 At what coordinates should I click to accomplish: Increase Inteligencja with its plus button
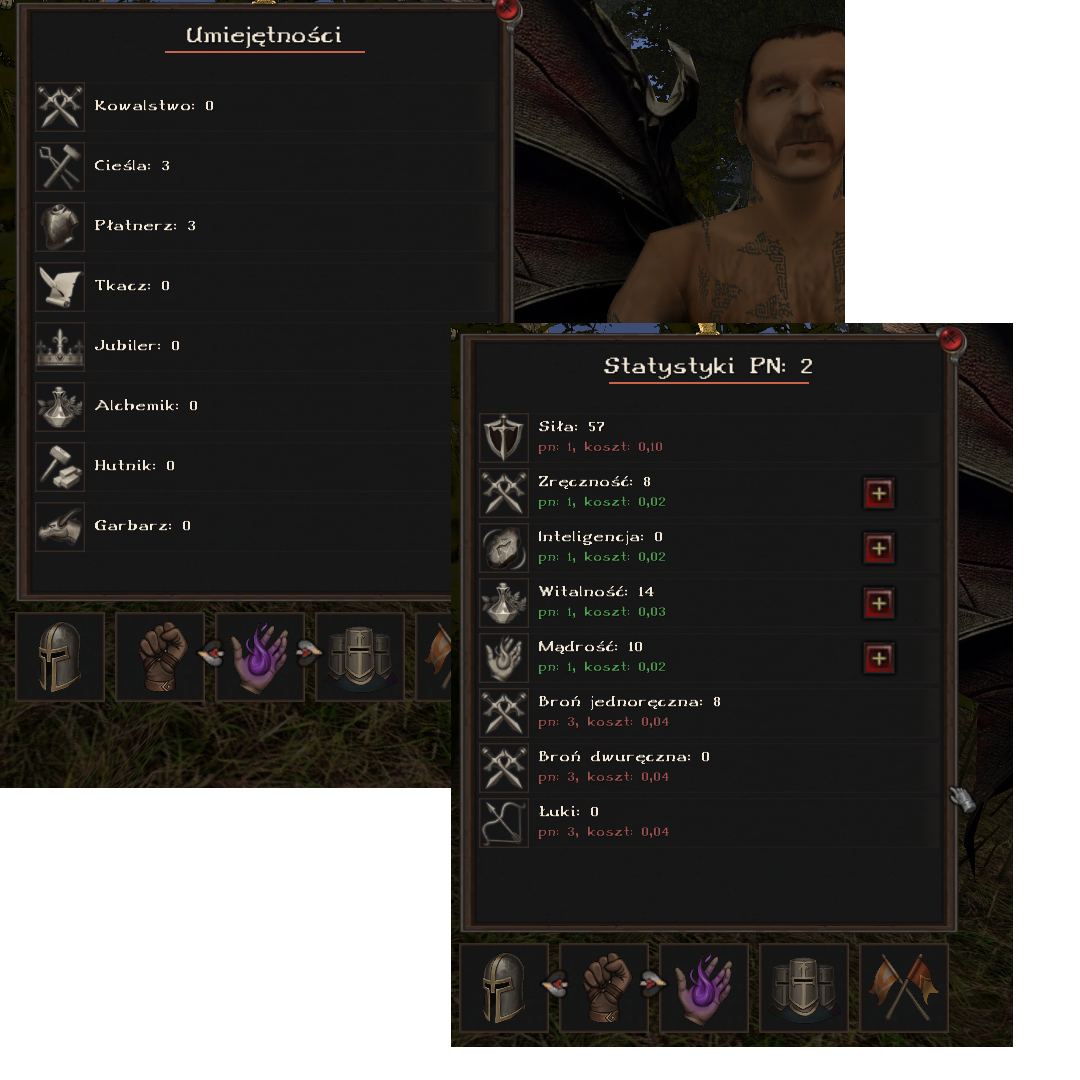[879, 548]
